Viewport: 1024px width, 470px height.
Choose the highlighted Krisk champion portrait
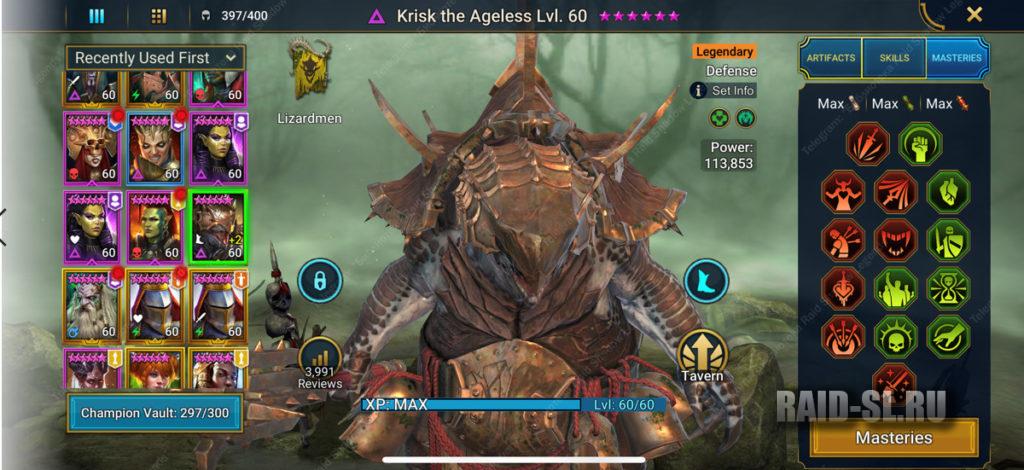[218, 226]
